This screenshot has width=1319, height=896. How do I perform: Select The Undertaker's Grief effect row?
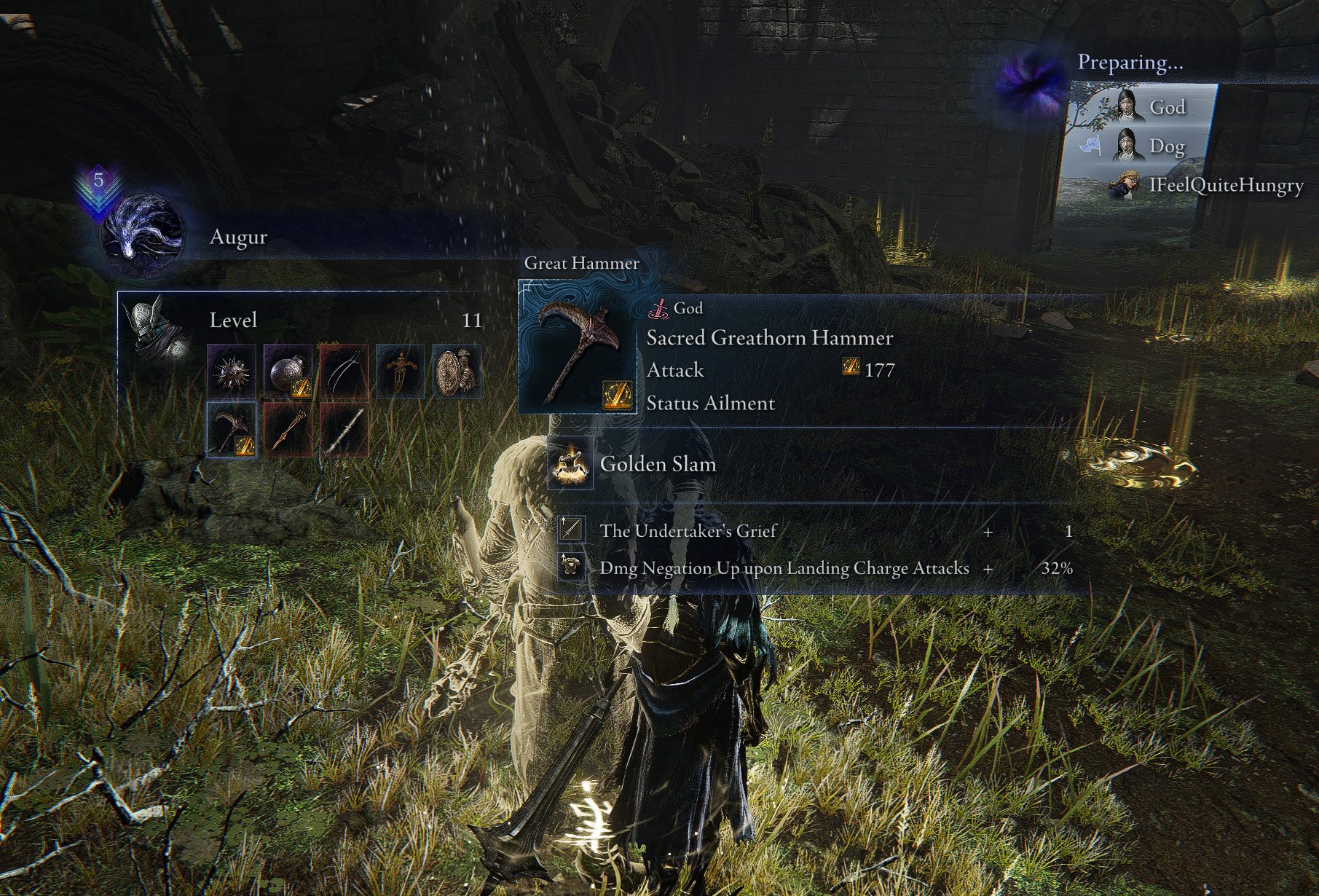(816, 530)
